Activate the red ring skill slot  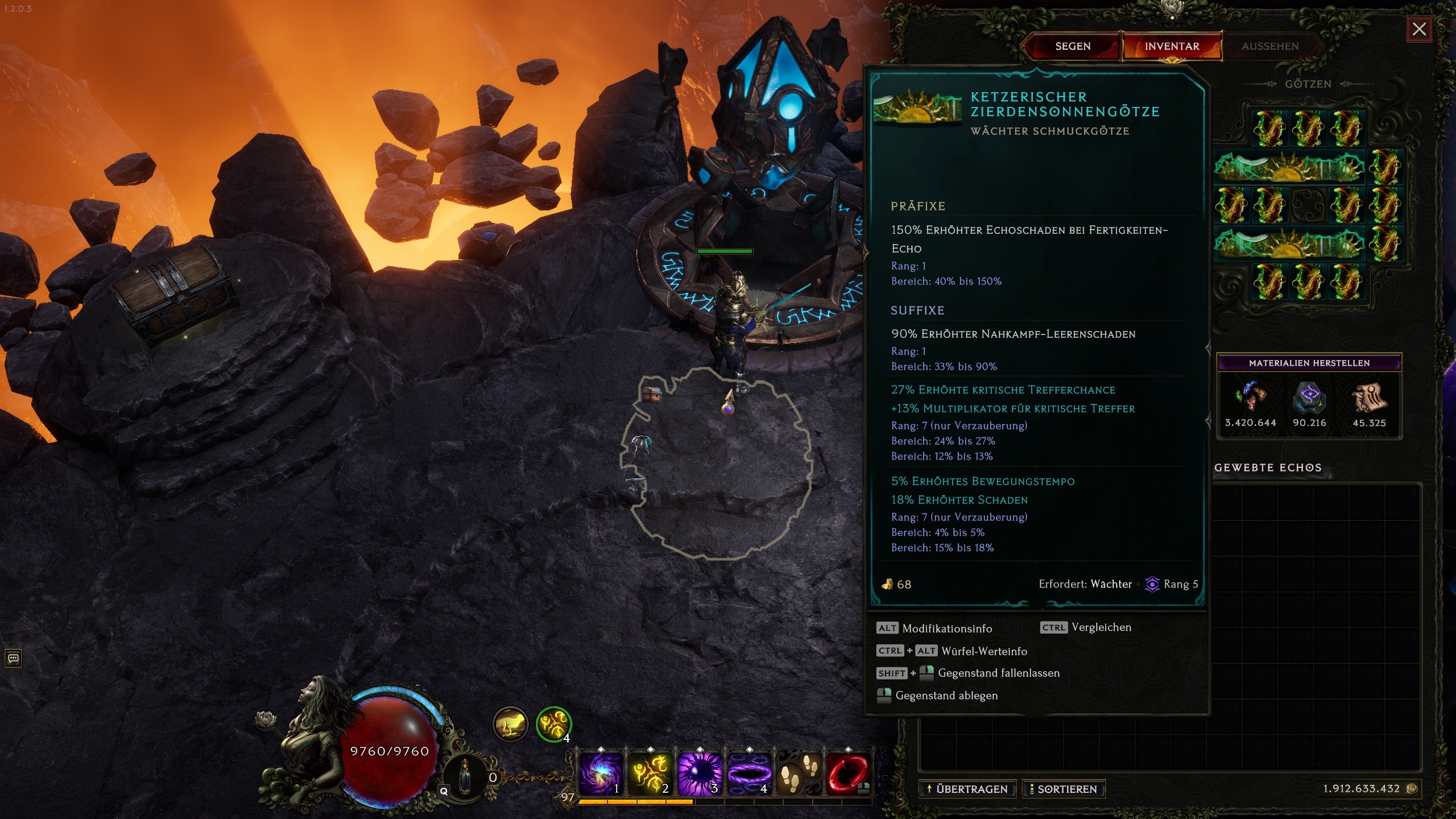pos(848,773)
